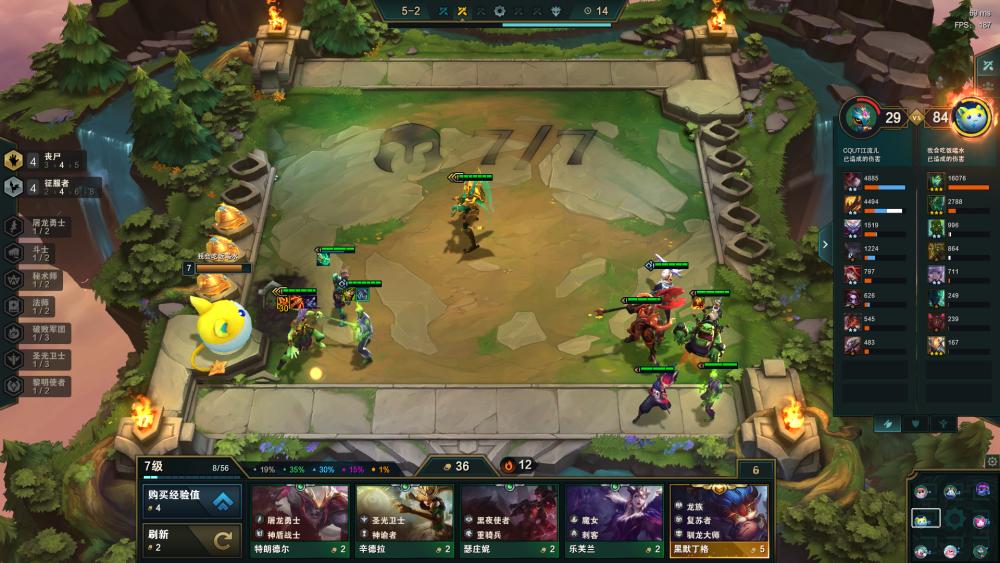Open the 斗士 trait tooltip
Viewport: 1000px width, 563px height.
(x=40, y=254)
